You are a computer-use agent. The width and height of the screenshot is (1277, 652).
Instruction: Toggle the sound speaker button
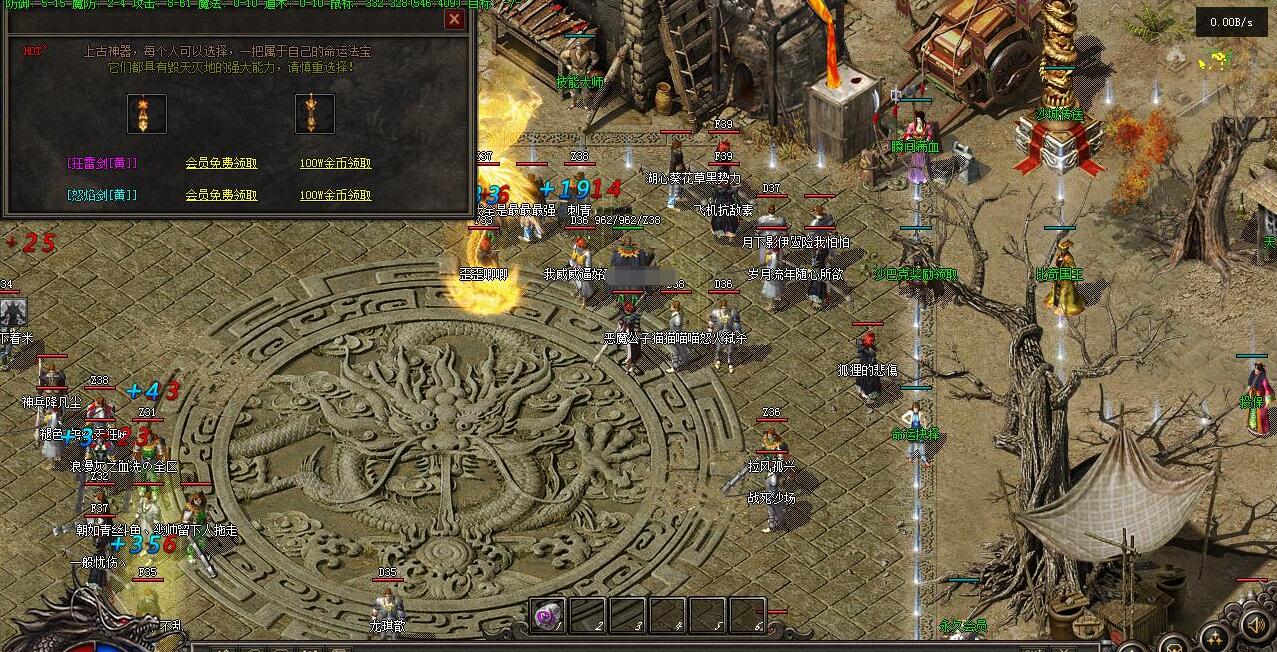pos(1254,624)
